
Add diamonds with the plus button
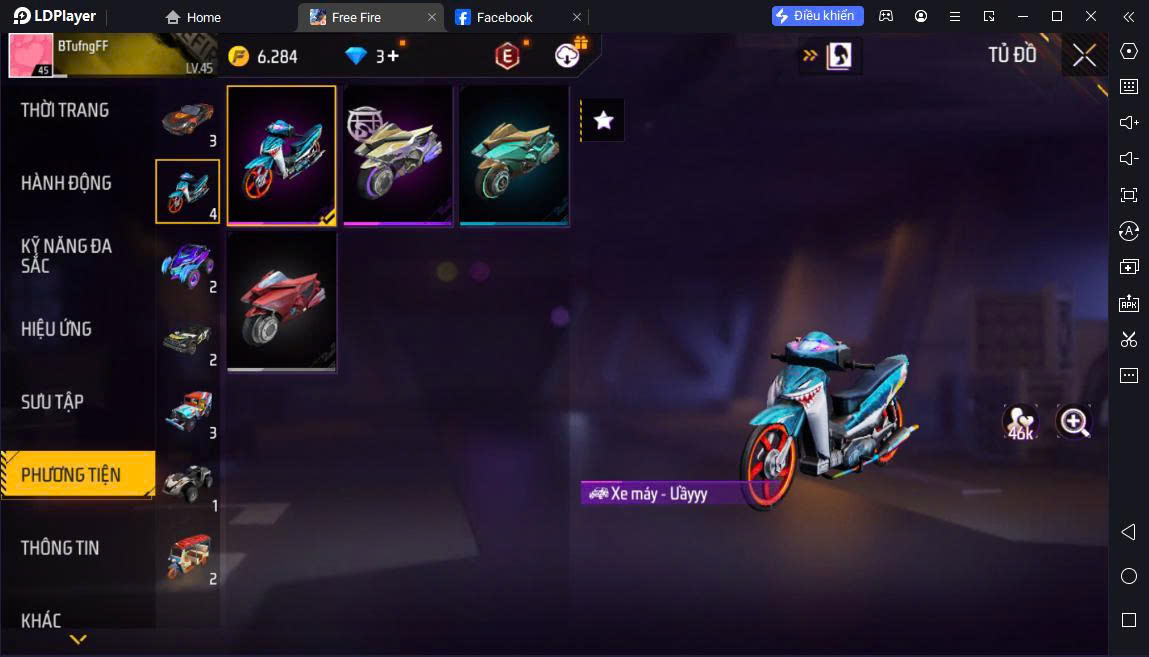pos(393,56)
